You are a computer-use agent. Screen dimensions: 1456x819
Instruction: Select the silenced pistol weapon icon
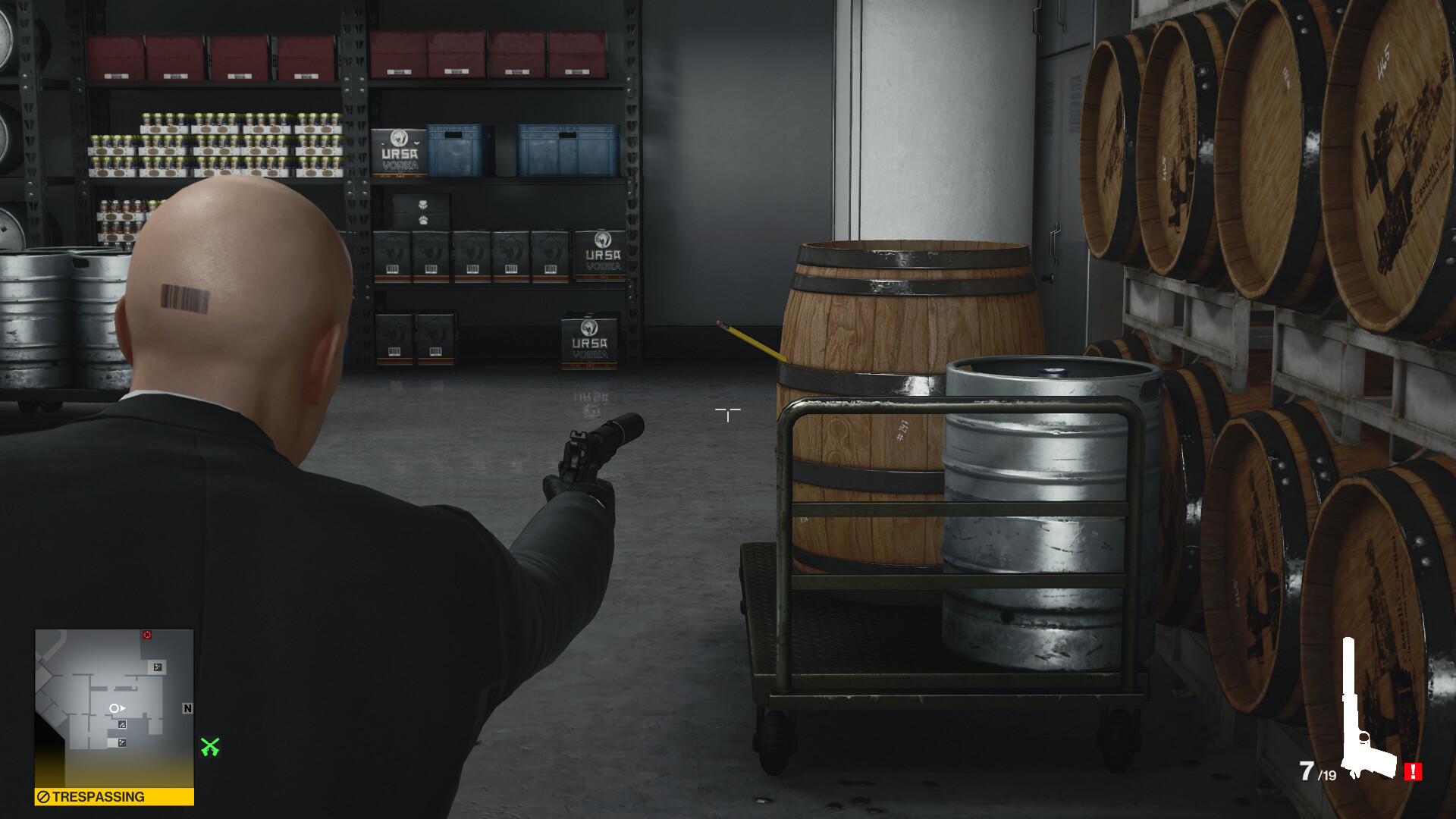pos(1365,713)
